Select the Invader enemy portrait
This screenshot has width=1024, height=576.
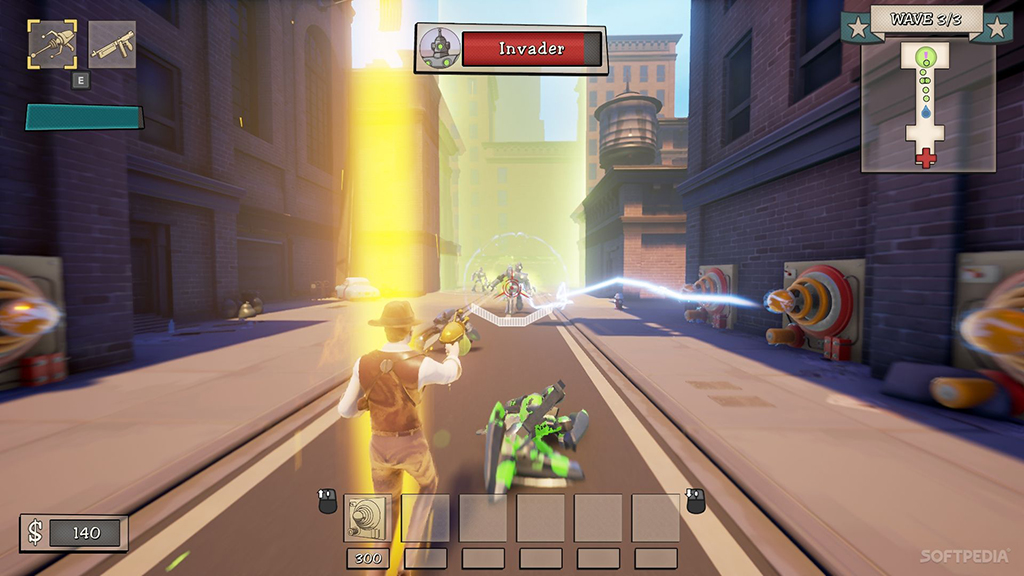click(x=437, y=48)
